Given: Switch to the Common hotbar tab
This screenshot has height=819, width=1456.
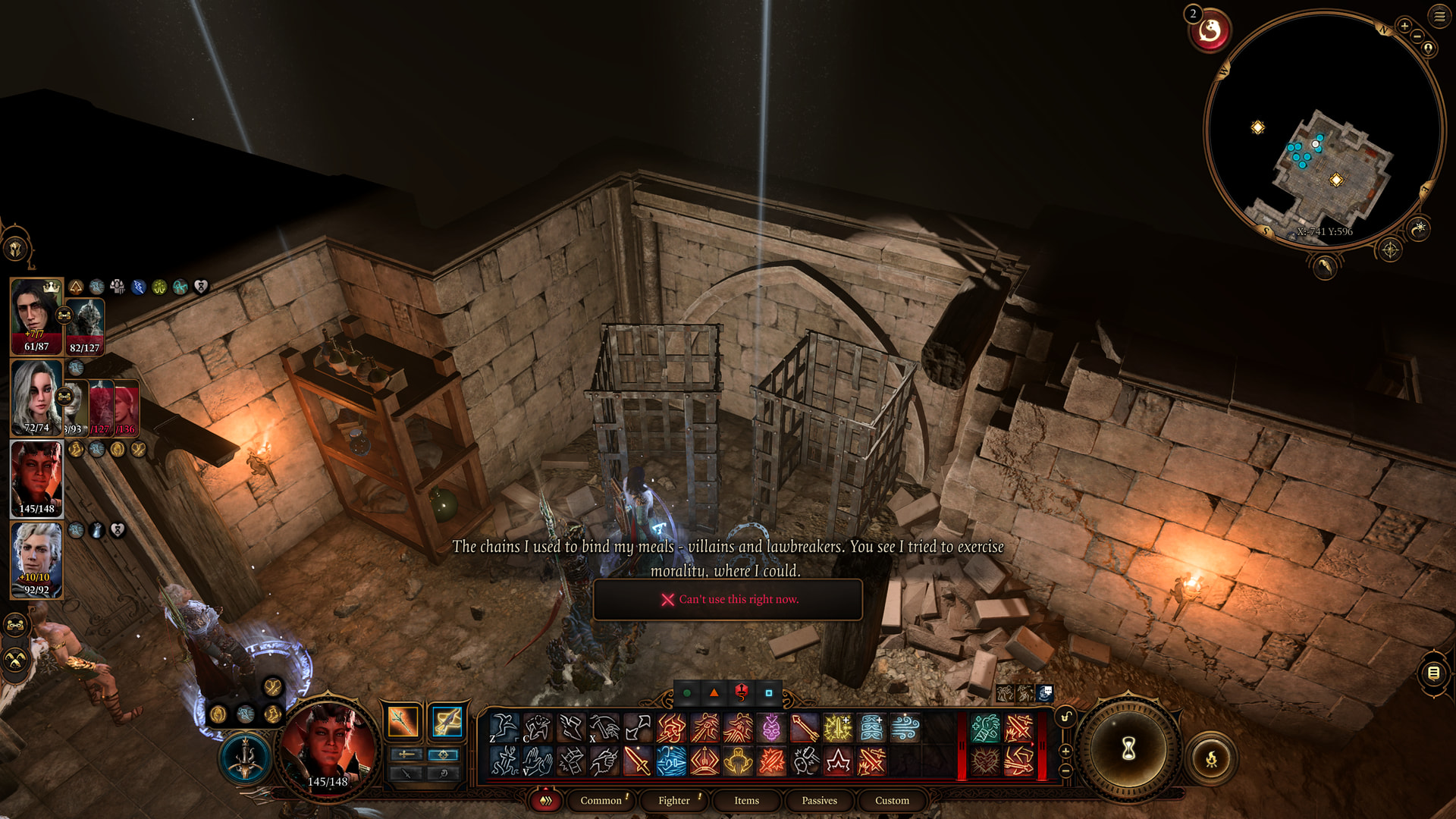Looking at the screenshot, I should [601, 800].
